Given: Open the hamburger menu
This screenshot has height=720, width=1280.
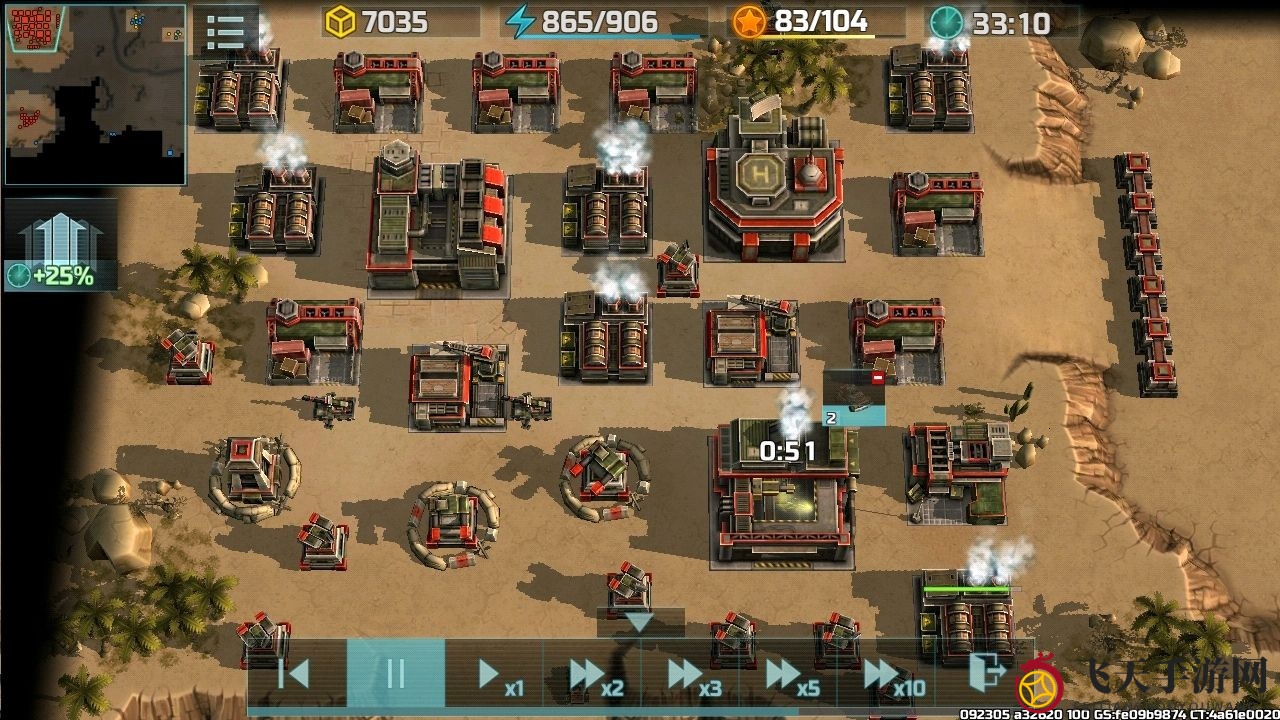Looking at the screenshot, I should pyautogui.click(x=225, y=31).
